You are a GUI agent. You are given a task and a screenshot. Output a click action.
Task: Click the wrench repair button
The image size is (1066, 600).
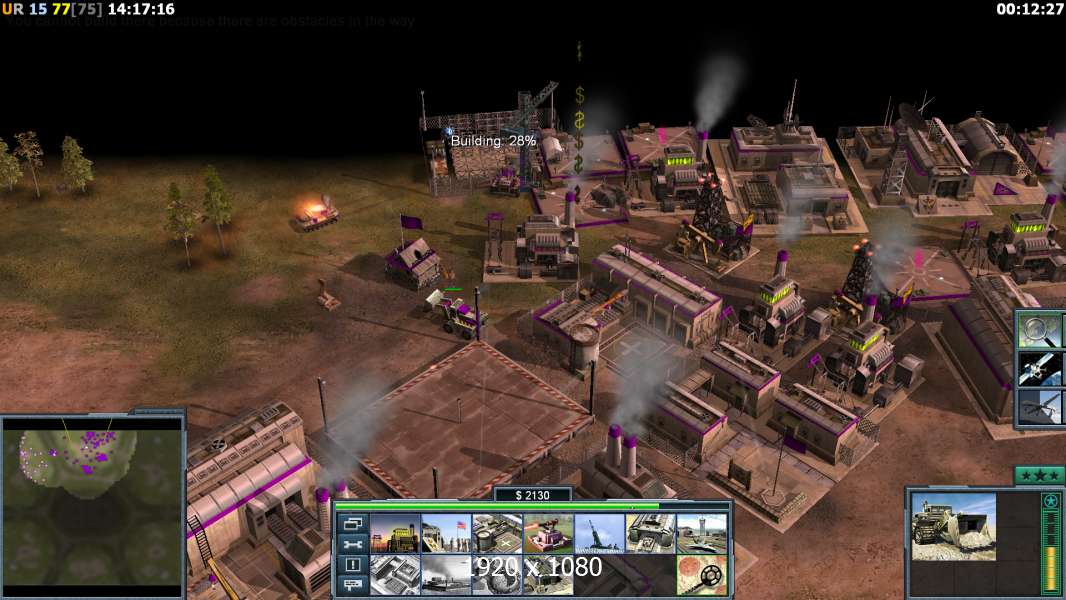coord(351,545)
